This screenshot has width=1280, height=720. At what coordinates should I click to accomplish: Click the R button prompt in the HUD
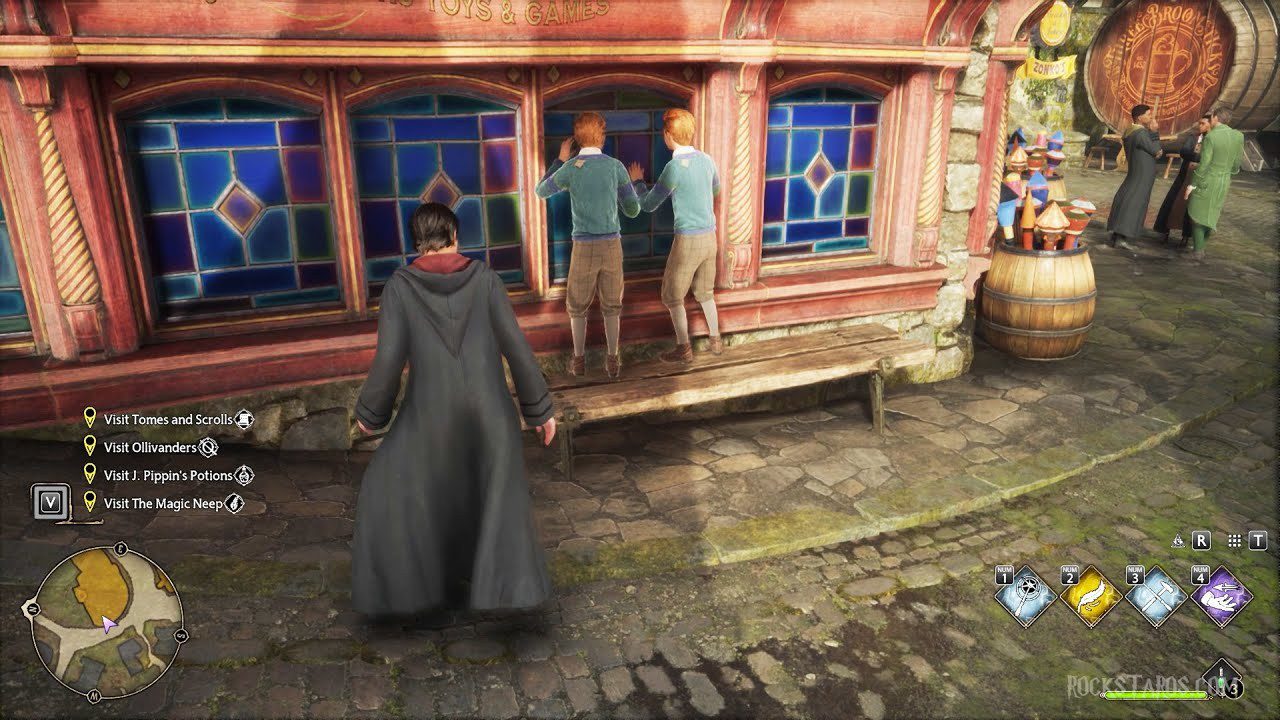pyautogui.click(x=1201, y=542)
